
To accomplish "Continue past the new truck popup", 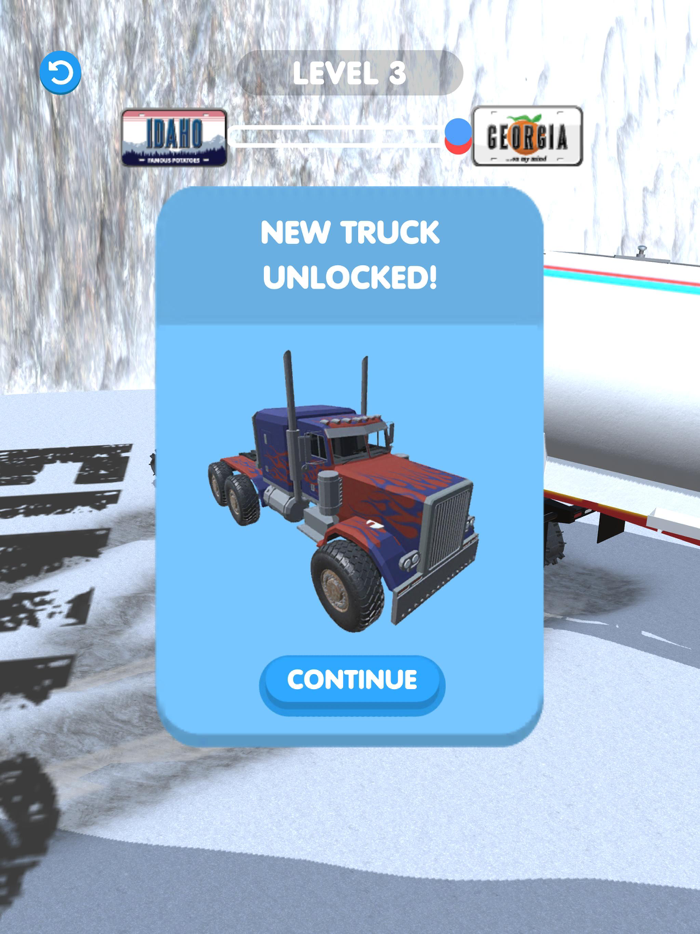I will tap(351, 681).
